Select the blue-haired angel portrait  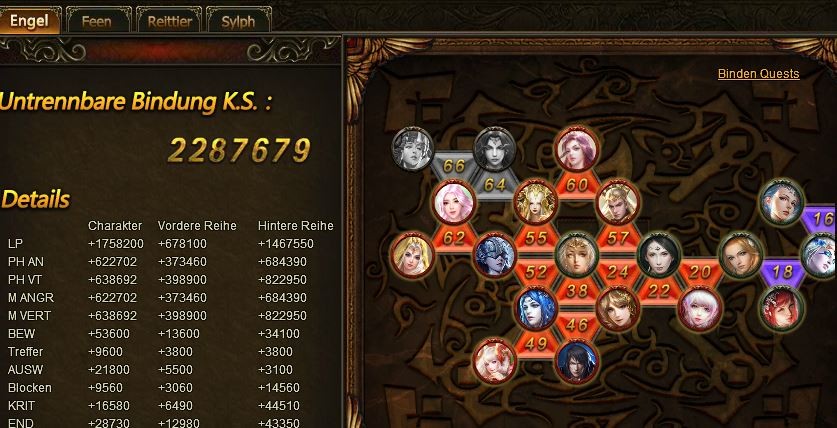pyautogui.click(x=536, y=305)
